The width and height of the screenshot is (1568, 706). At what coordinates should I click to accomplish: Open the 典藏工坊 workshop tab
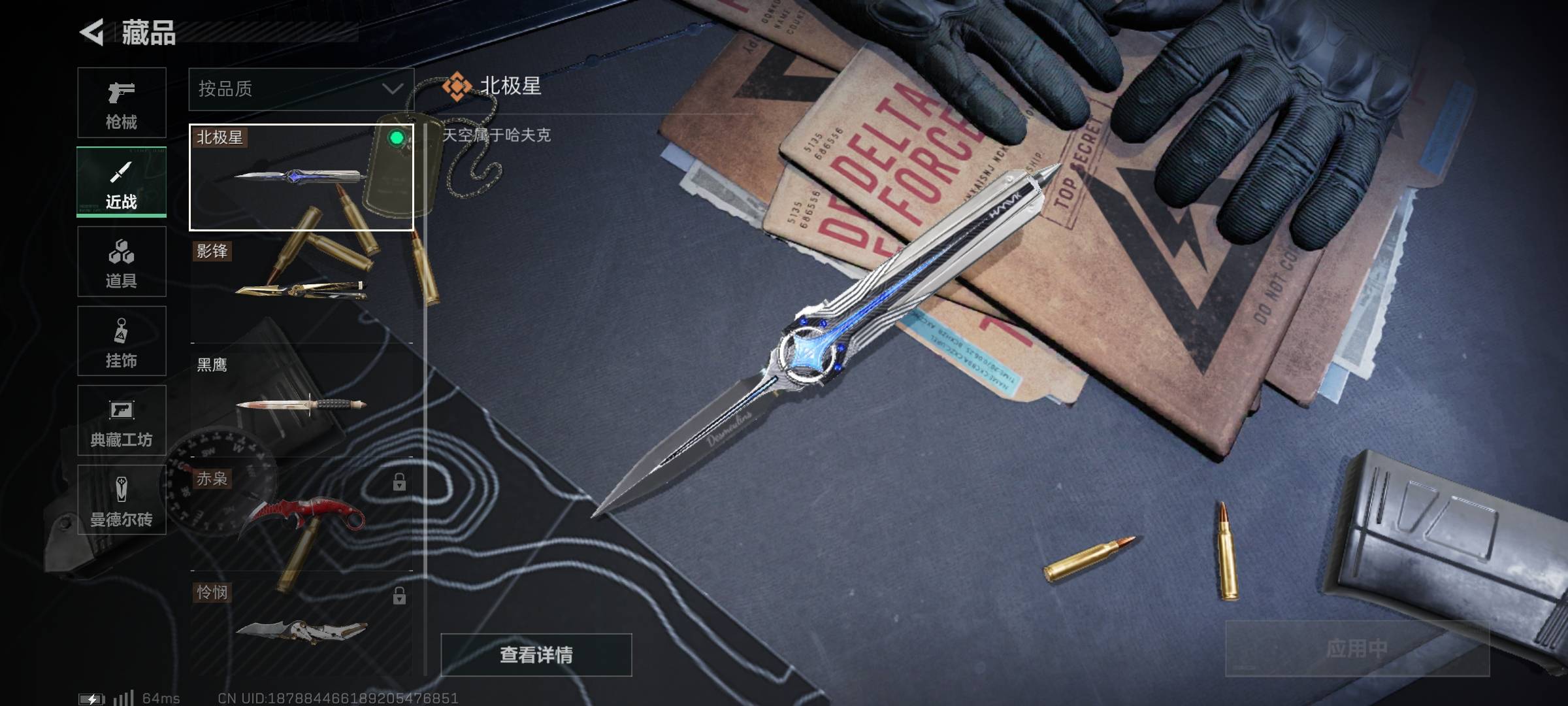(122, 421)
